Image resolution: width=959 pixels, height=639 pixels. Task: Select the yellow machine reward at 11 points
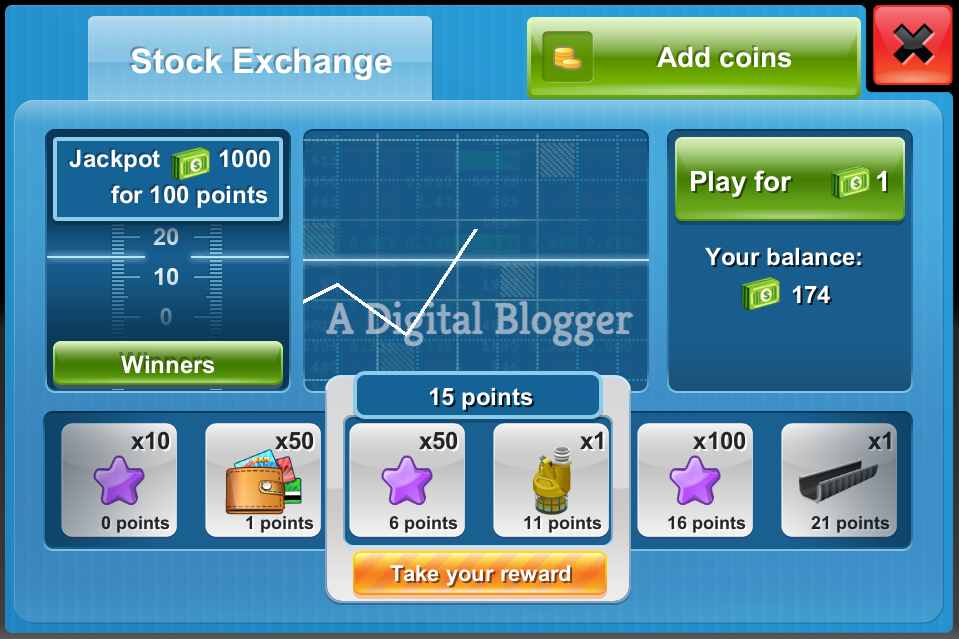pyautogui.click(x=551, y=480)
